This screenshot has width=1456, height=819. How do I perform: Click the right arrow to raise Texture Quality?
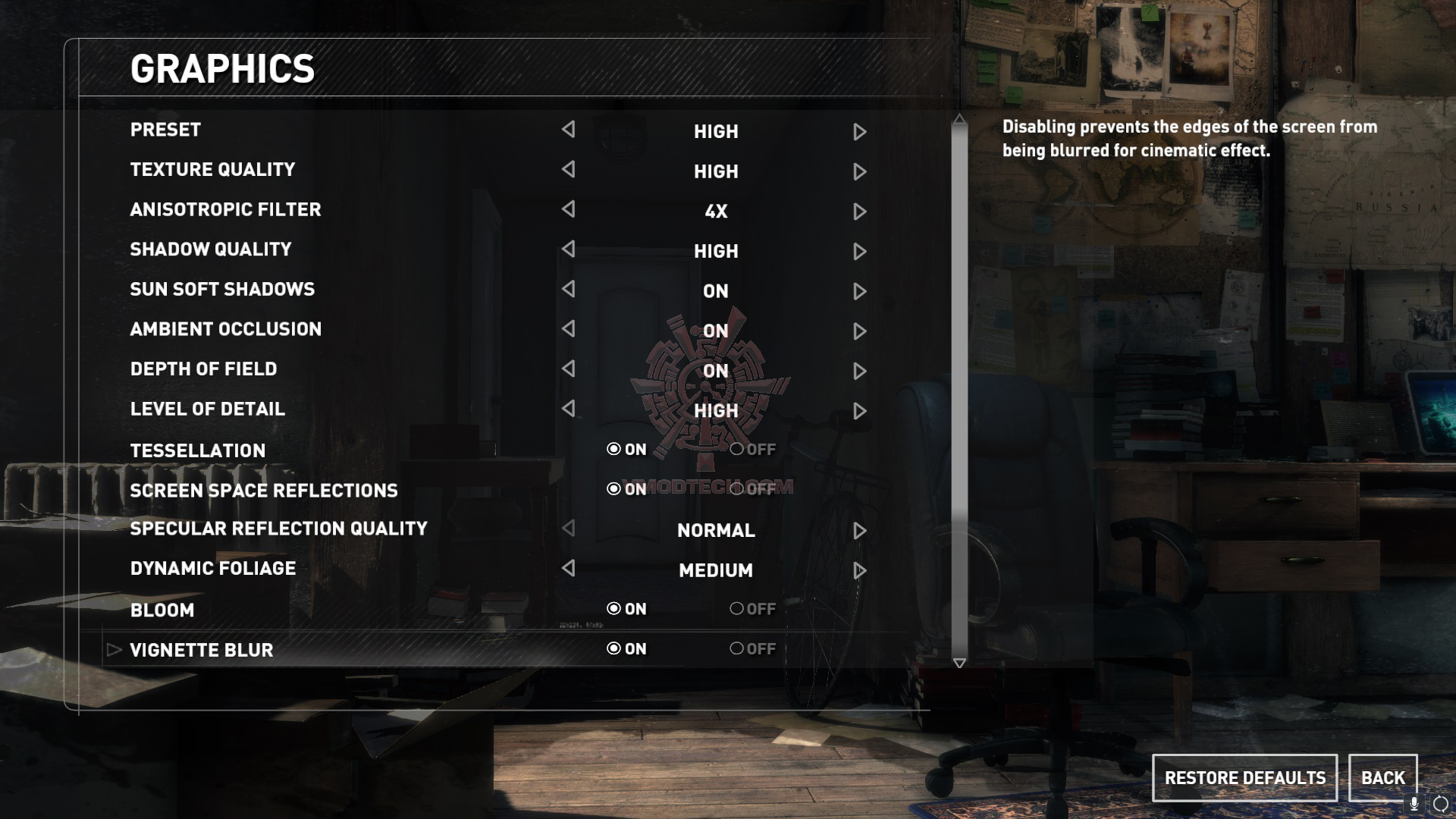tap(859, 171)
